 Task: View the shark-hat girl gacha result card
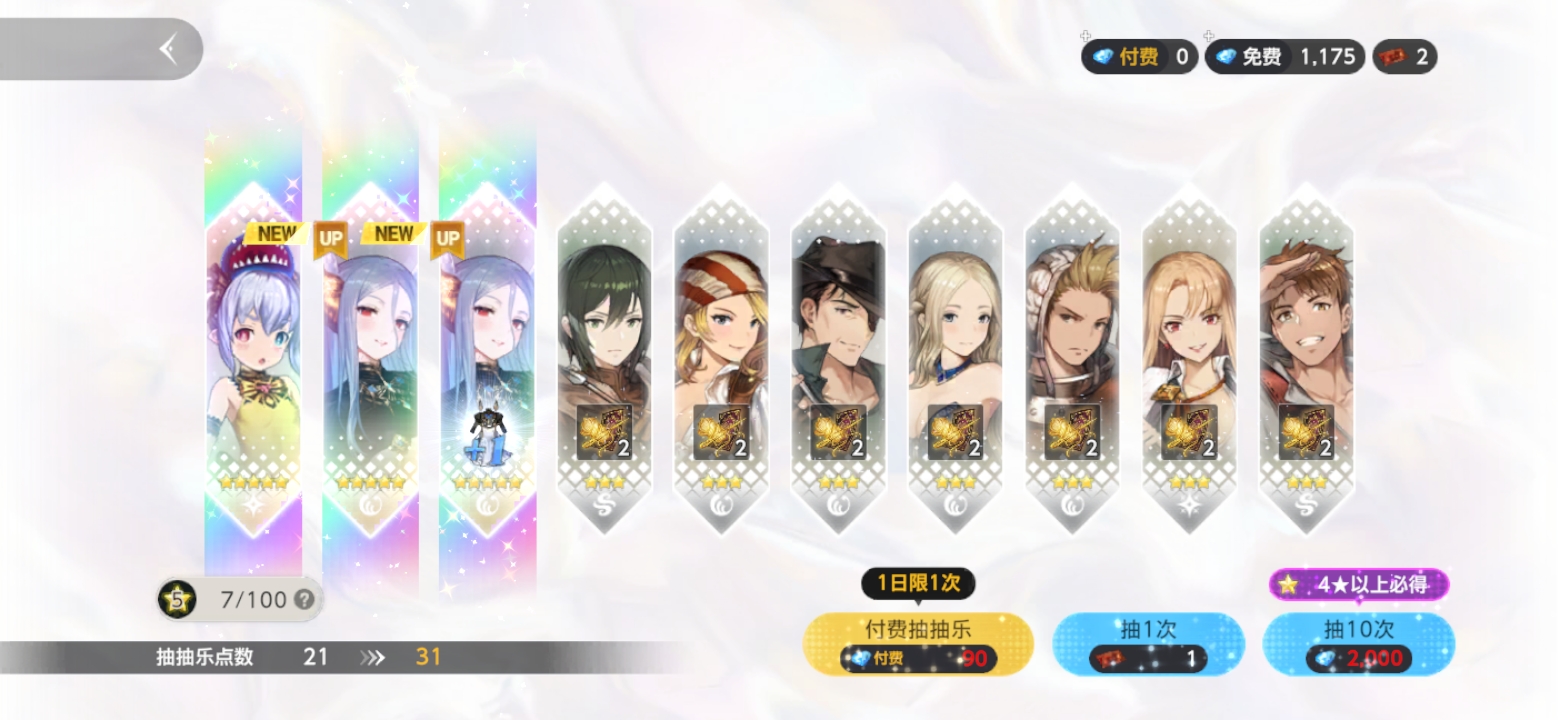pos(253,360)
